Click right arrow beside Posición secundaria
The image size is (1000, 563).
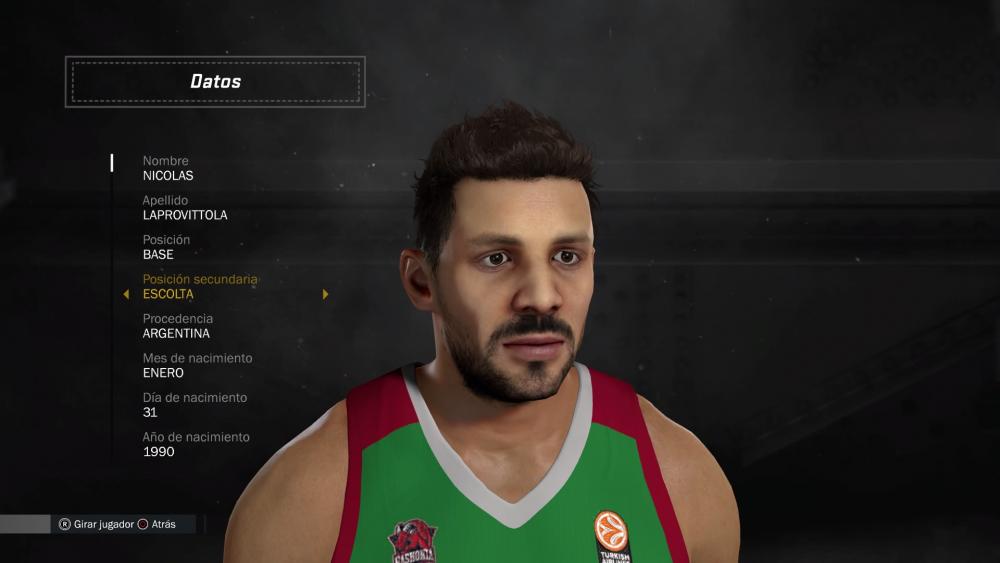(325, 295)
